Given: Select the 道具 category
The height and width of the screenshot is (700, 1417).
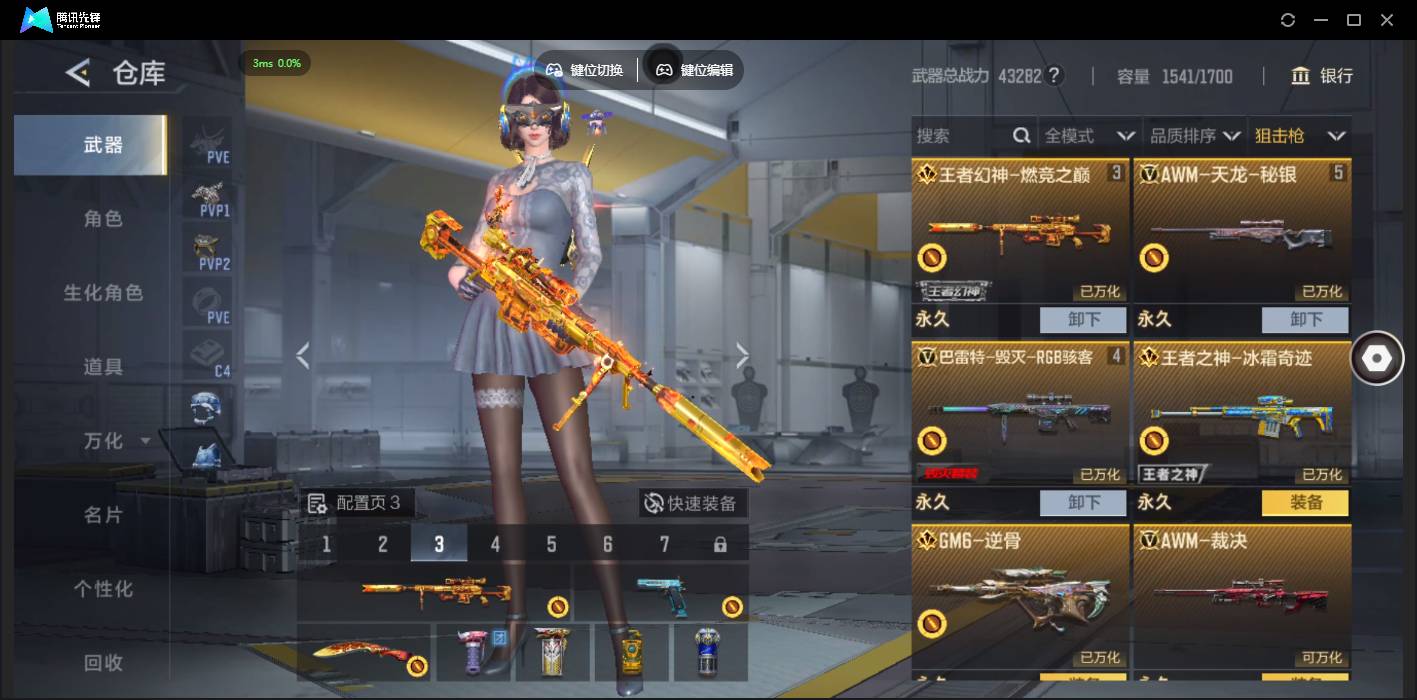Looking at the screenshot, I should click(103, 367).
